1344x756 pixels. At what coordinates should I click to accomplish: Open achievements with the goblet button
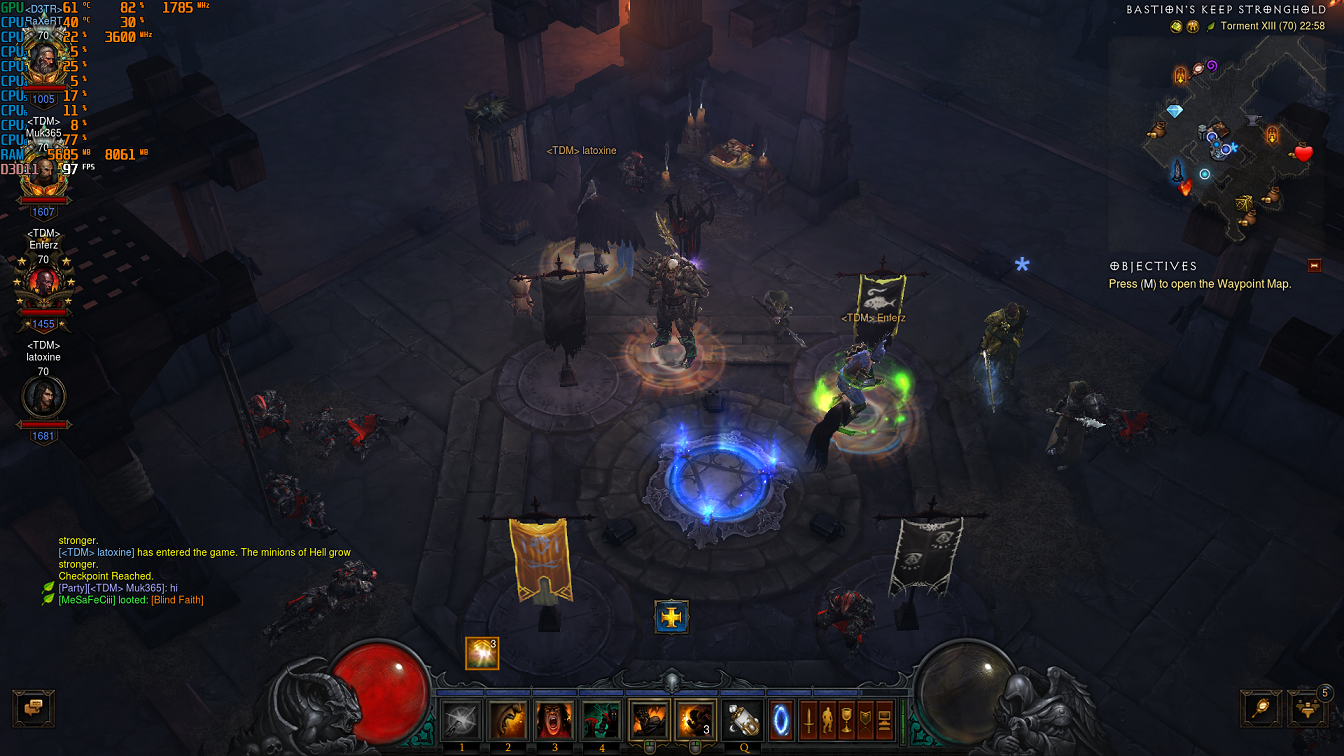pyautogui.click(x=846, y=720)
